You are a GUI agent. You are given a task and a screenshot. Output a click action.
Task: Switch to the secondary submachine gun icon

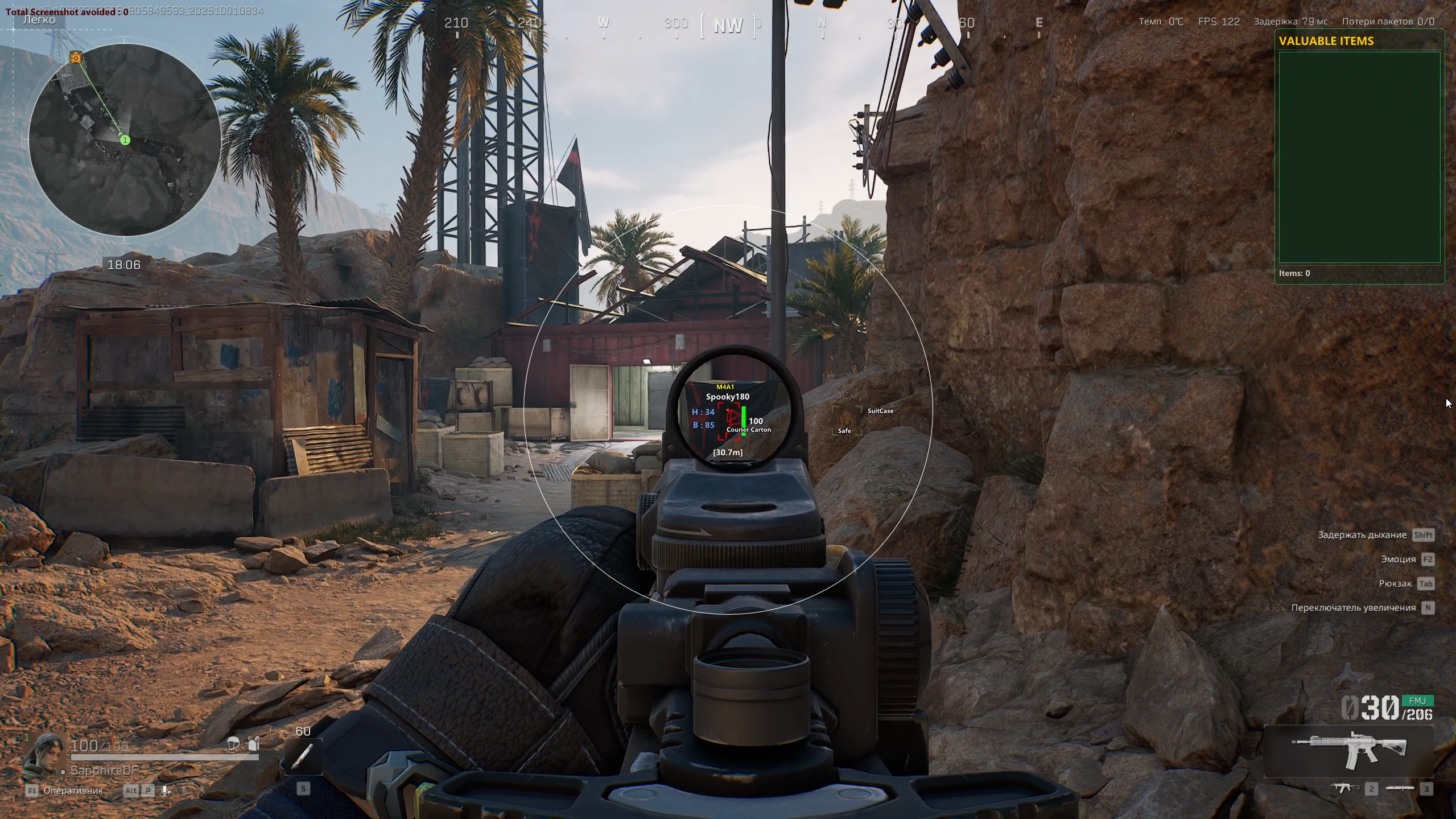pos(1344,788)
